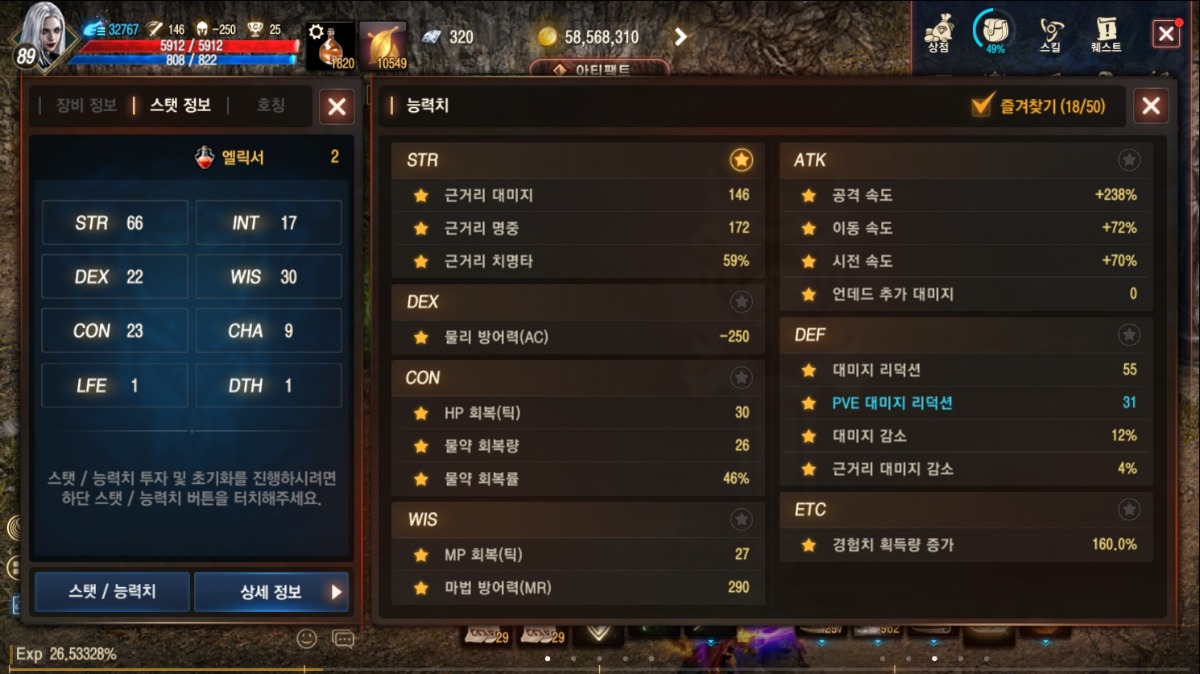Open the 호칭 tab
This screenshot has width=1200, height=674.
click(x=271, y=105)
